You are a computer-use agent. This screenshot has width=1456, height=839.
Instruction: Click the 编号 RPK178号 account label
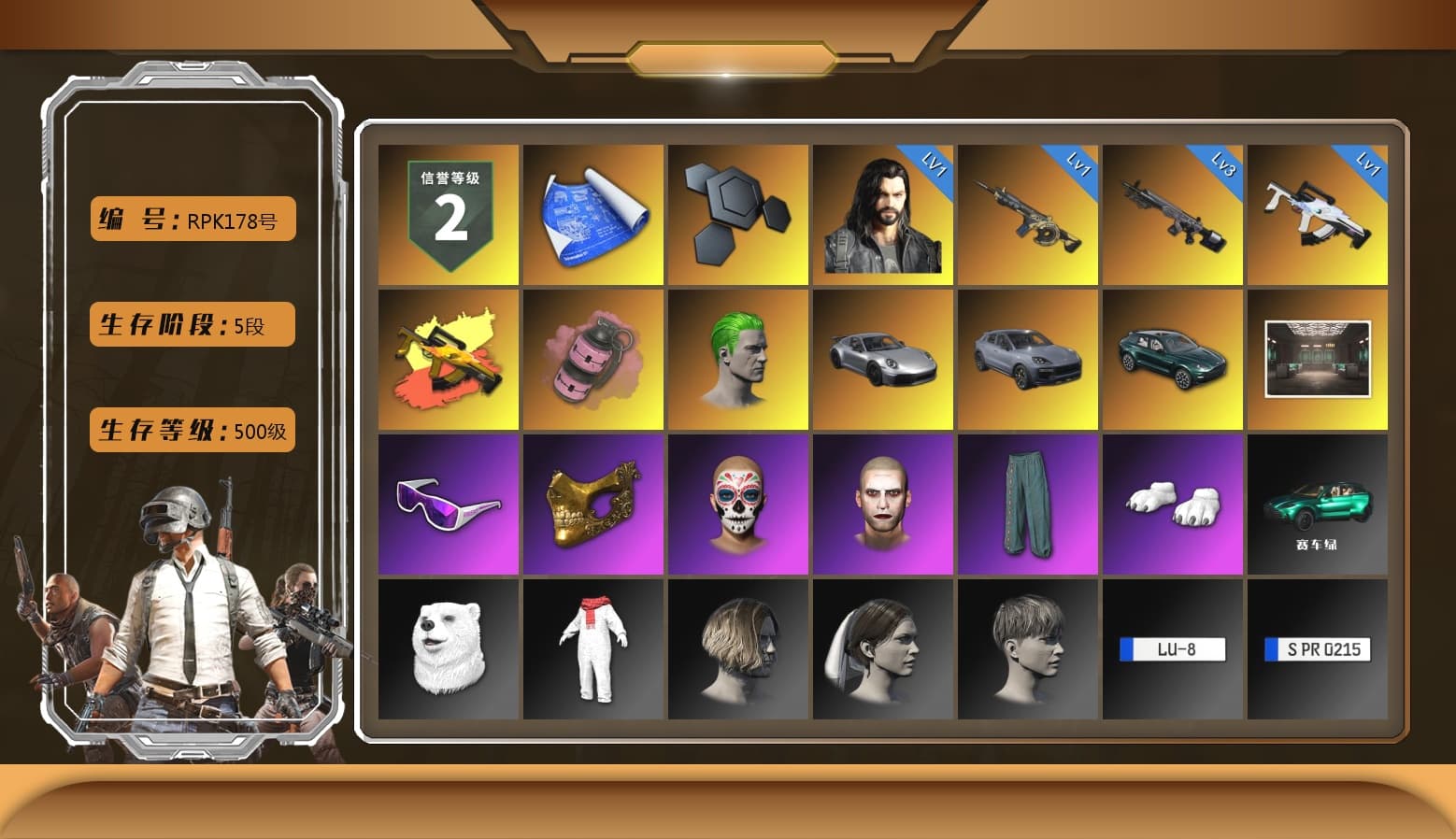click(x=192, y=218)
